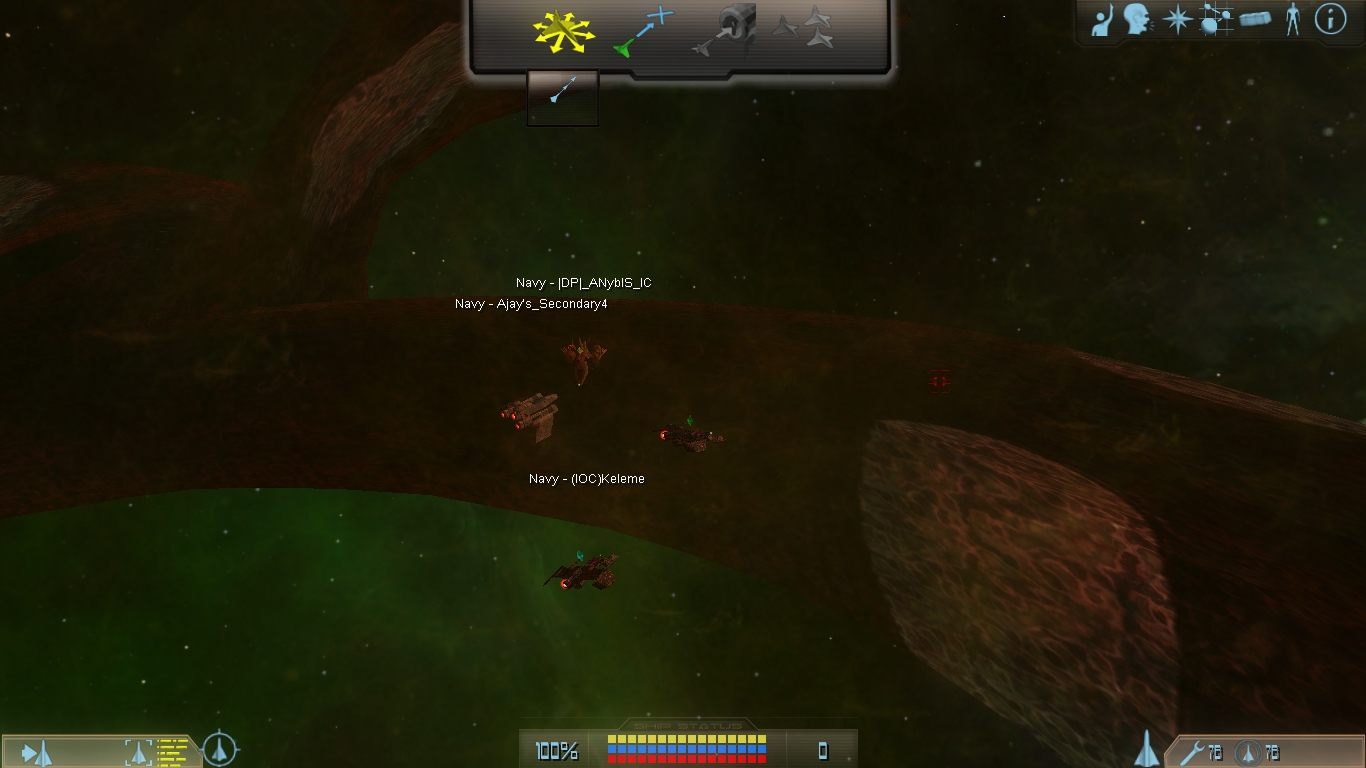This screenshot has height=768, width=1366.
Task: Click the eight-pointed star icon
Action: (1177, 20)
